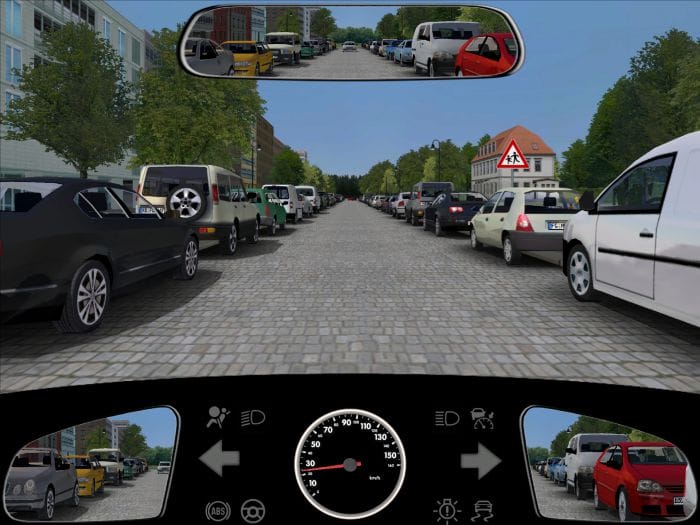
Task: Toggle the headlight icon beside the cruise control icon
Action: tap(446, 417)
